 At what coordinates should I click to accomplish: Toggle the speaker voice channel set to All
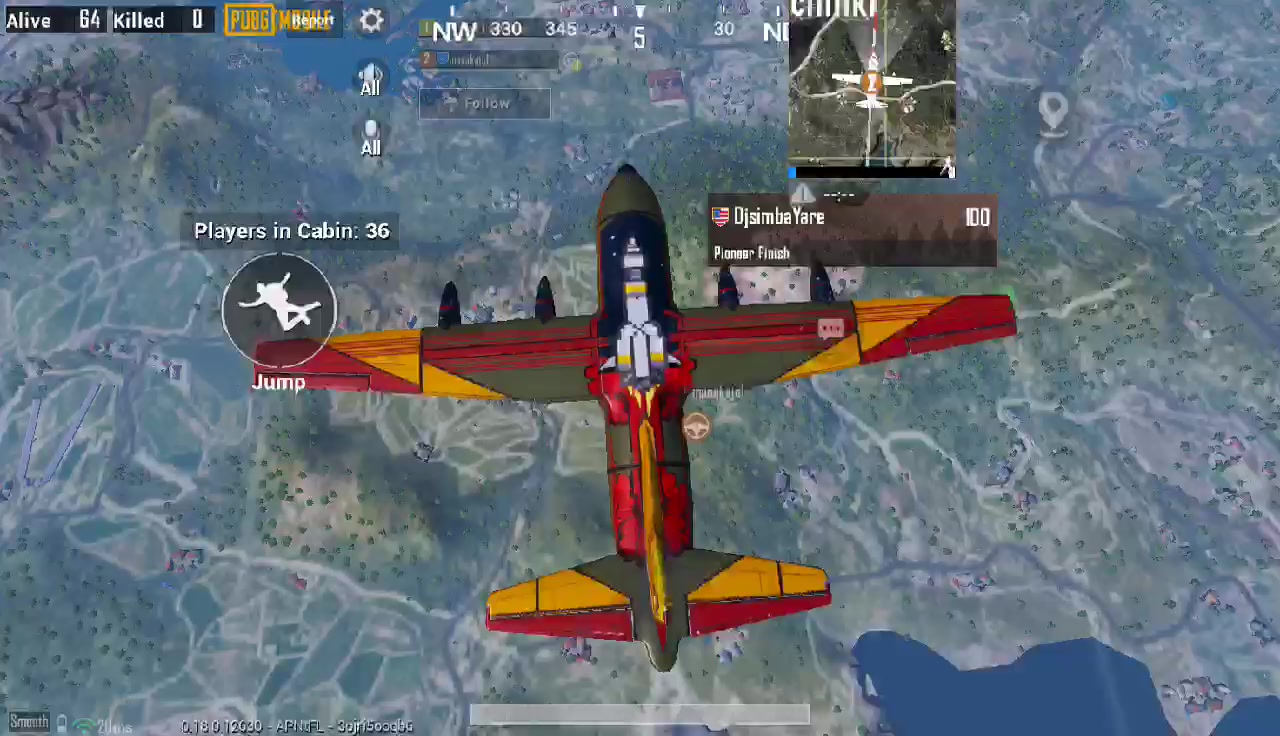point(371,78)
